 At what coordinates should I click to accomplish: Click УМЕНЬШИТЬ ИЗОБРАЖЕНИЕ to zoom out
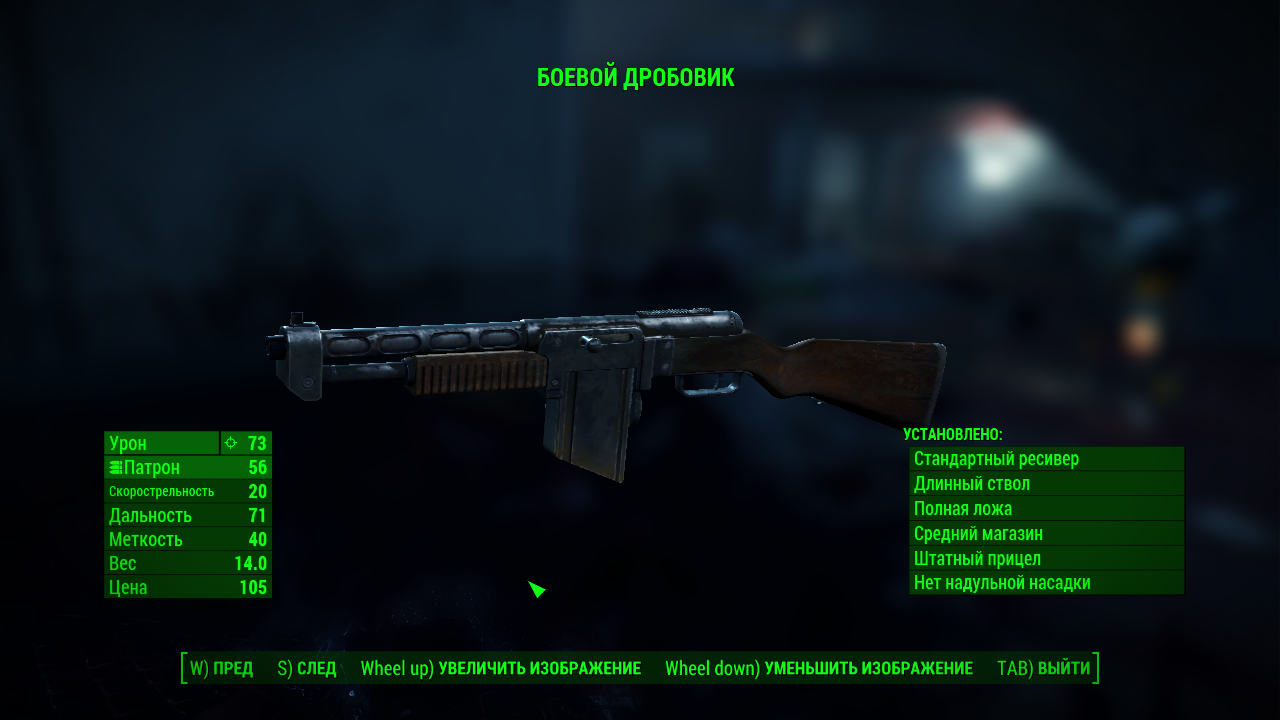click(818, 668)
